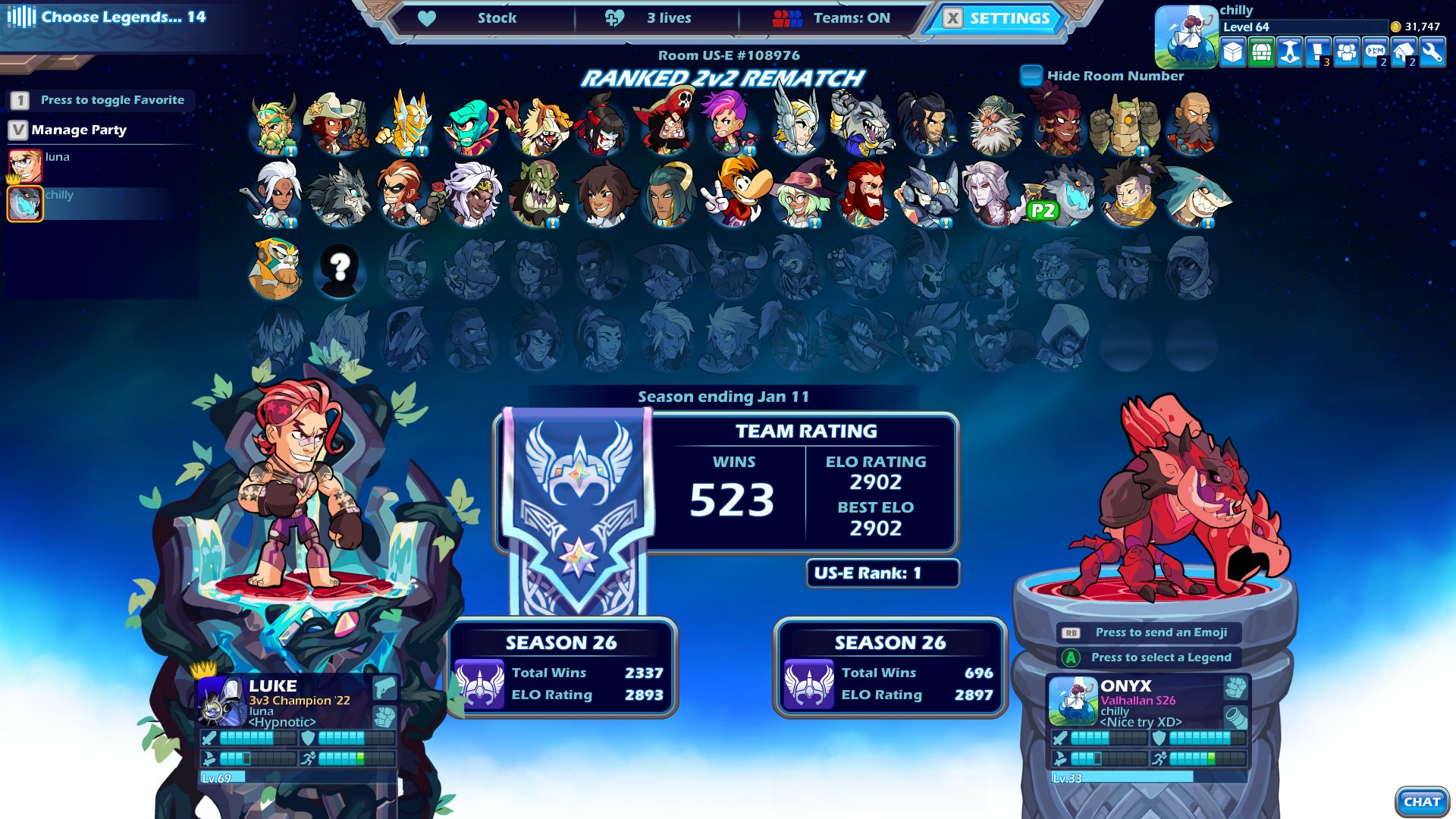The width and height of the screenshot is (1456, 819).
Task: Open the Mallhalla store cube icon
Action: coord(1233,53)
